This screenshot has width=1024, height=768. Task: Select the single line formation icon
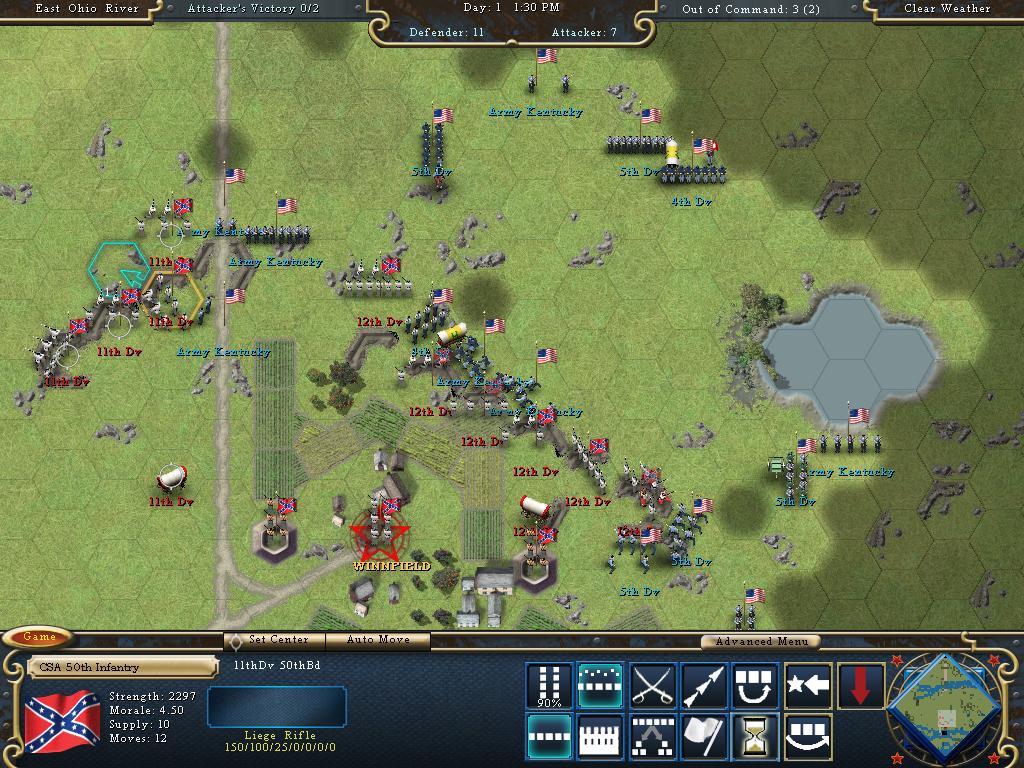(549, 737)
